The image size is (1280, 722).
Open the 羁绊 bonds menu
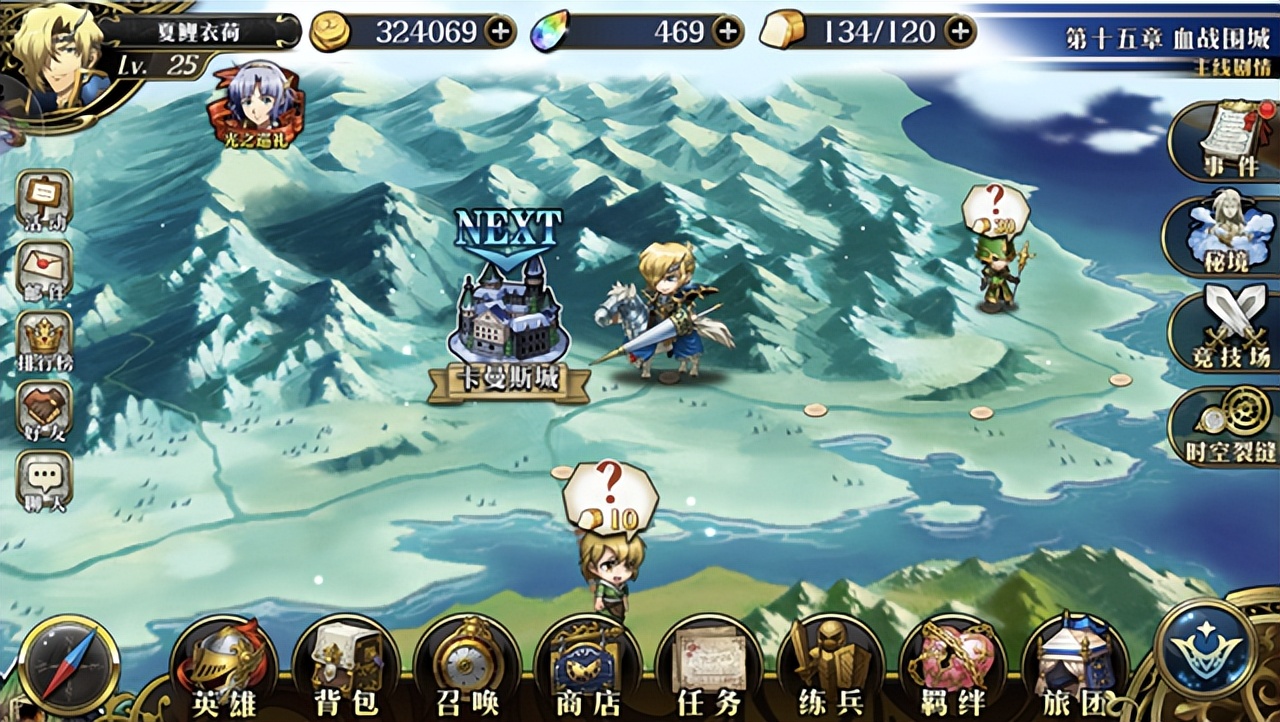951,665
